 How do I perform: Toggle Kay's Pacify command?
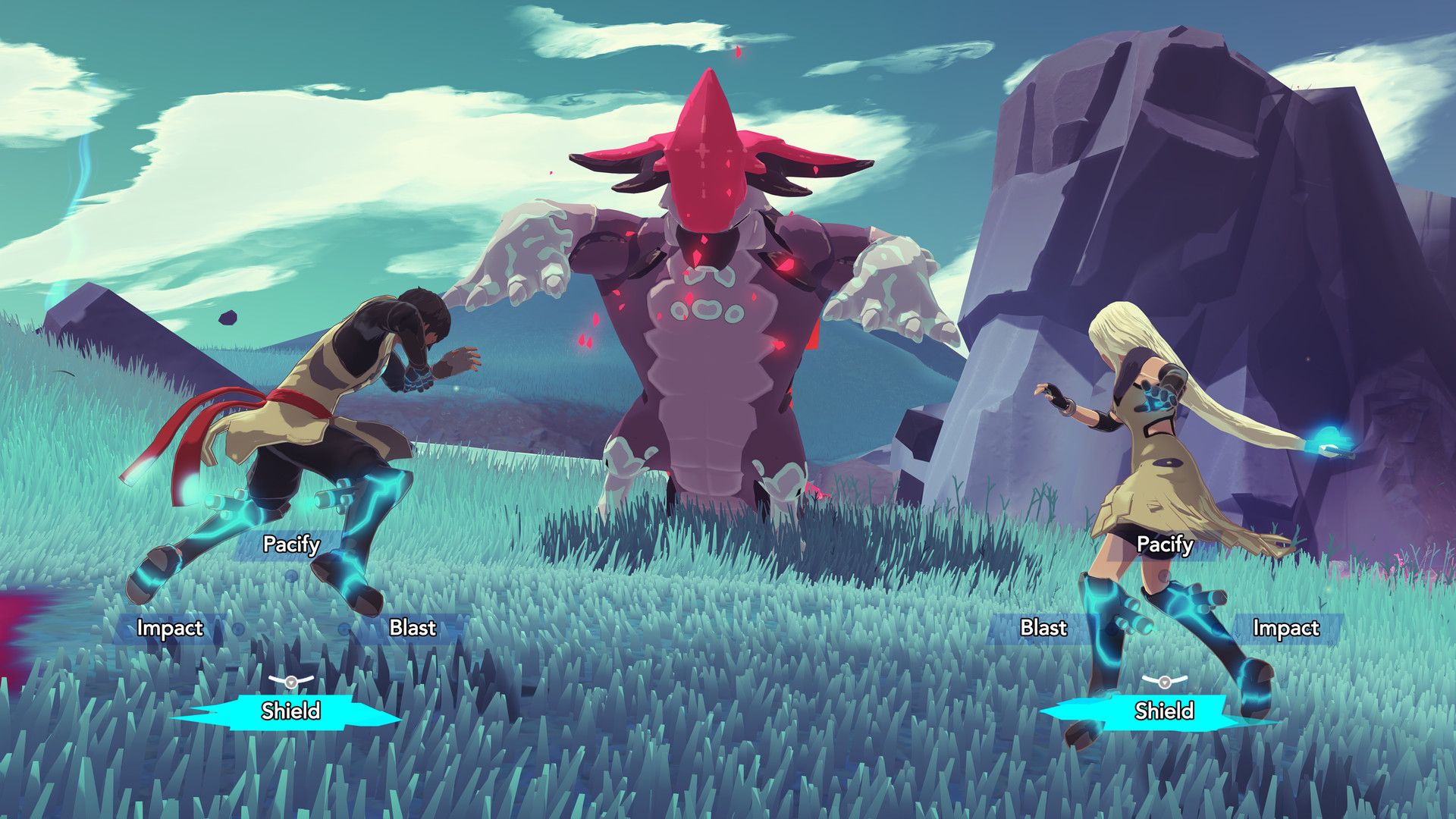tap(292, 544)
